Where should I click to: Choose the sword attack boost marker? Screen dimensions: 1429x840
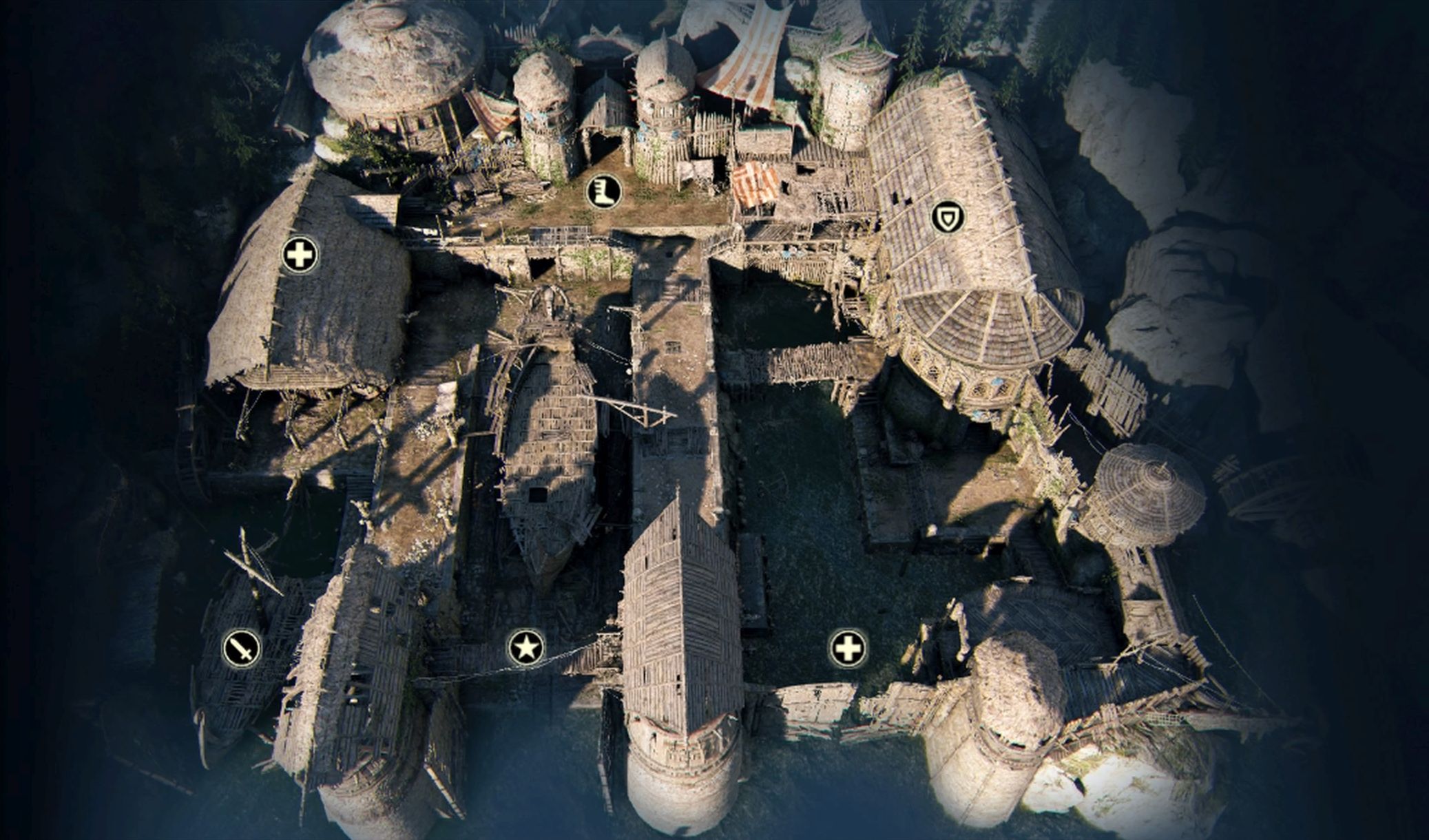(x=242, y=648)
